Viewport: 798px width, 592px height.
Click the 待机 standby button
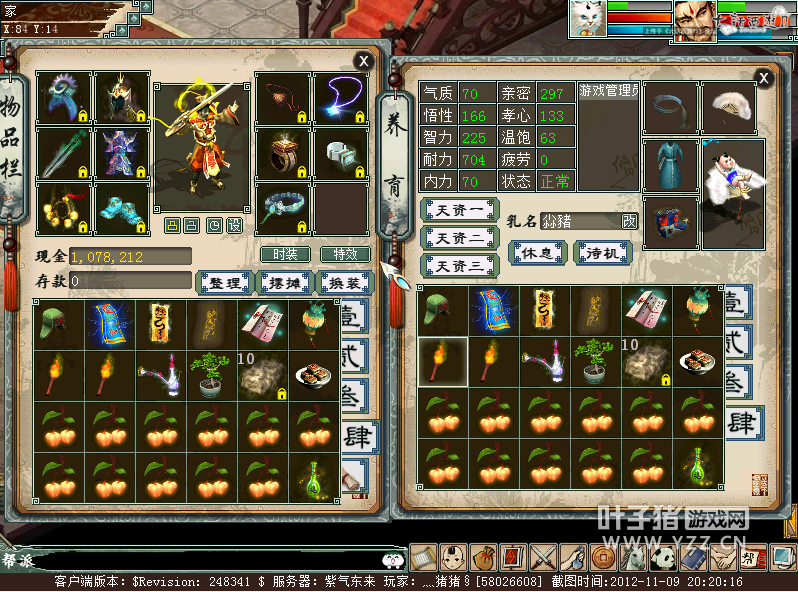click(x=602, y=253)
